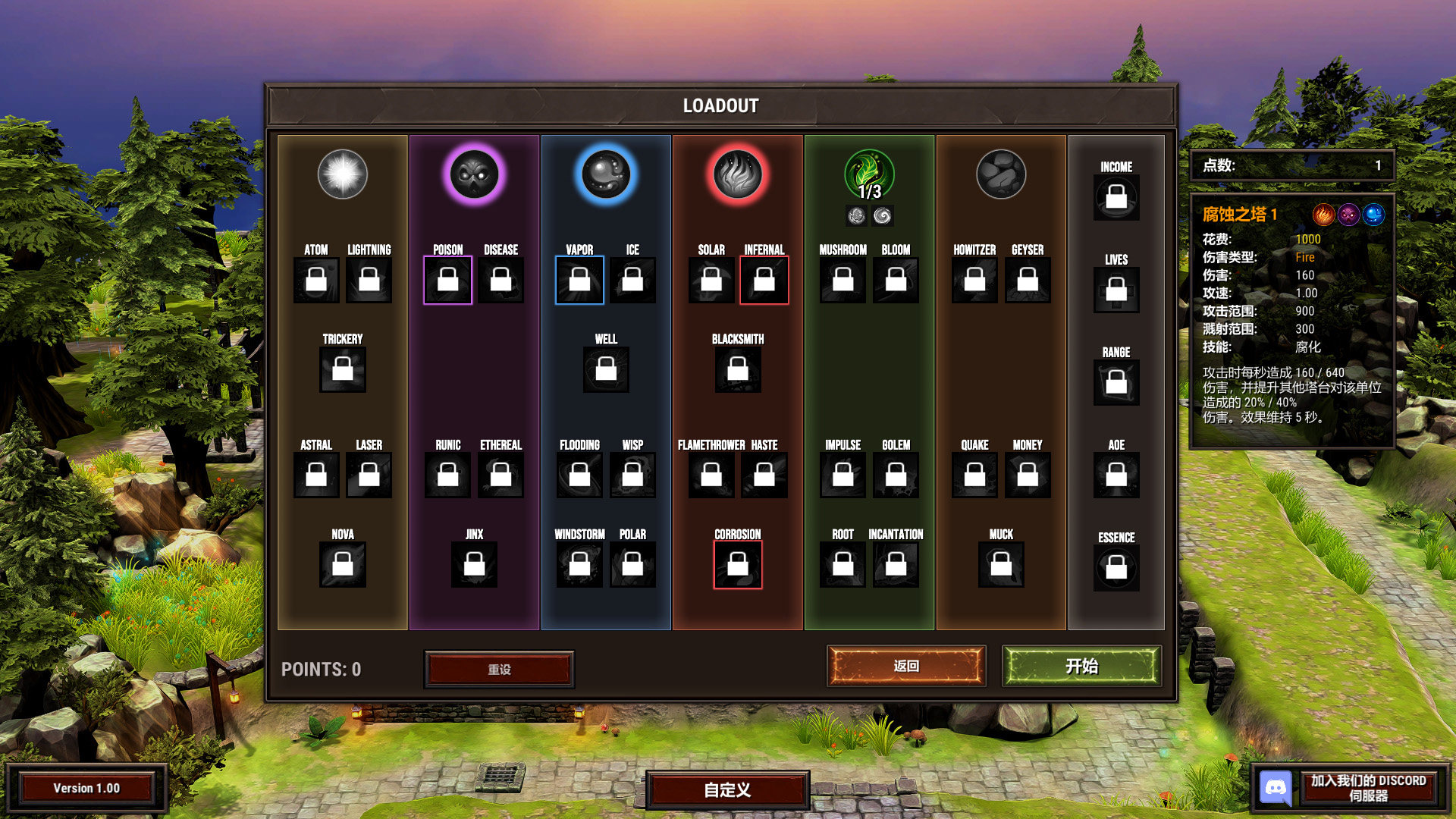Upgrade the nature leaf element orb
This screenshot has width=1456, height=819.
pyautogui.click(x=869, y=174)
